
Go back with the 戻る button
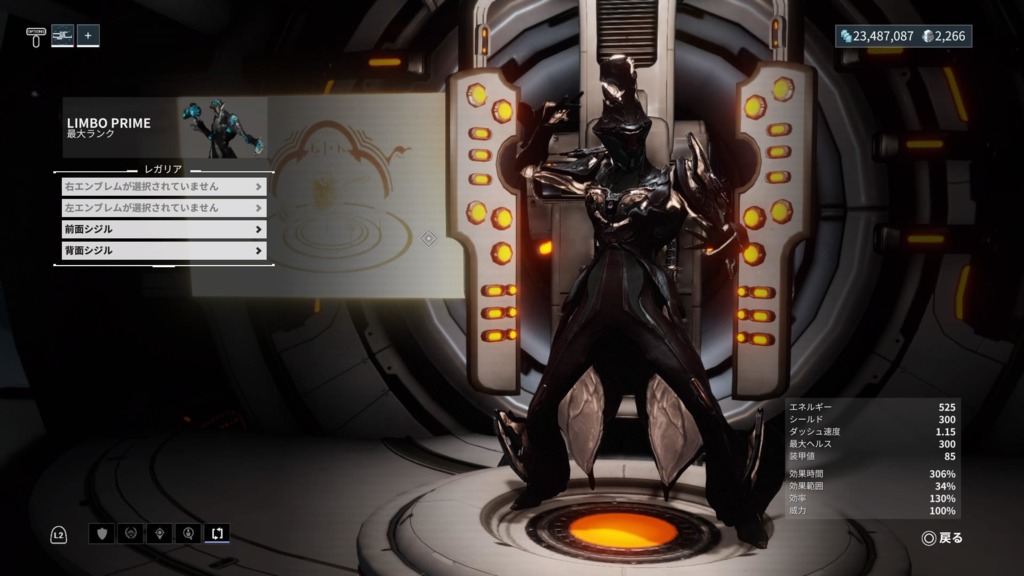click(942, 538)
